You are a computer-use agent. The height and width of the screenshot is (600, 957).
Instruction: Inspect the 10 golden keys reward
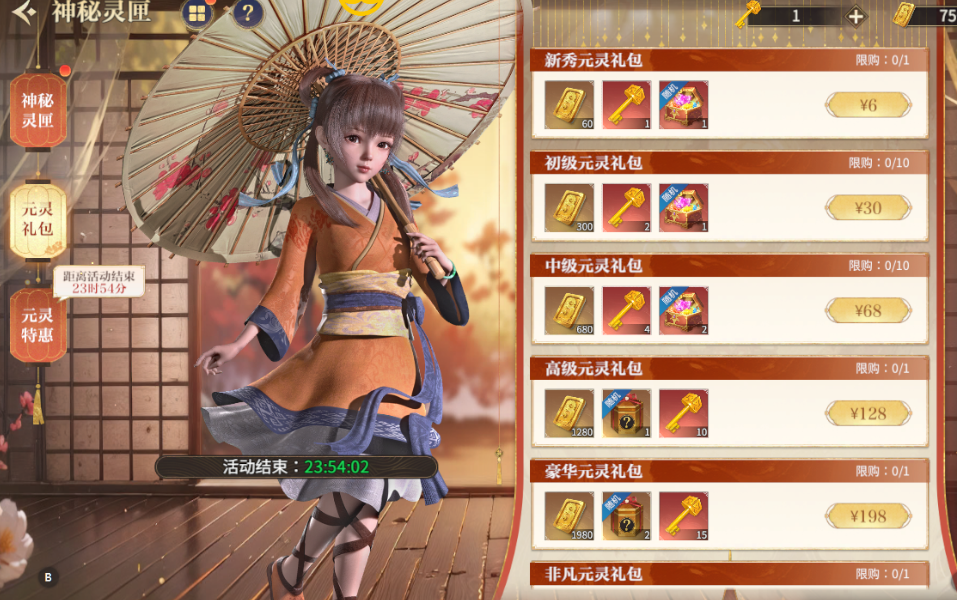[x=683, y=413]
